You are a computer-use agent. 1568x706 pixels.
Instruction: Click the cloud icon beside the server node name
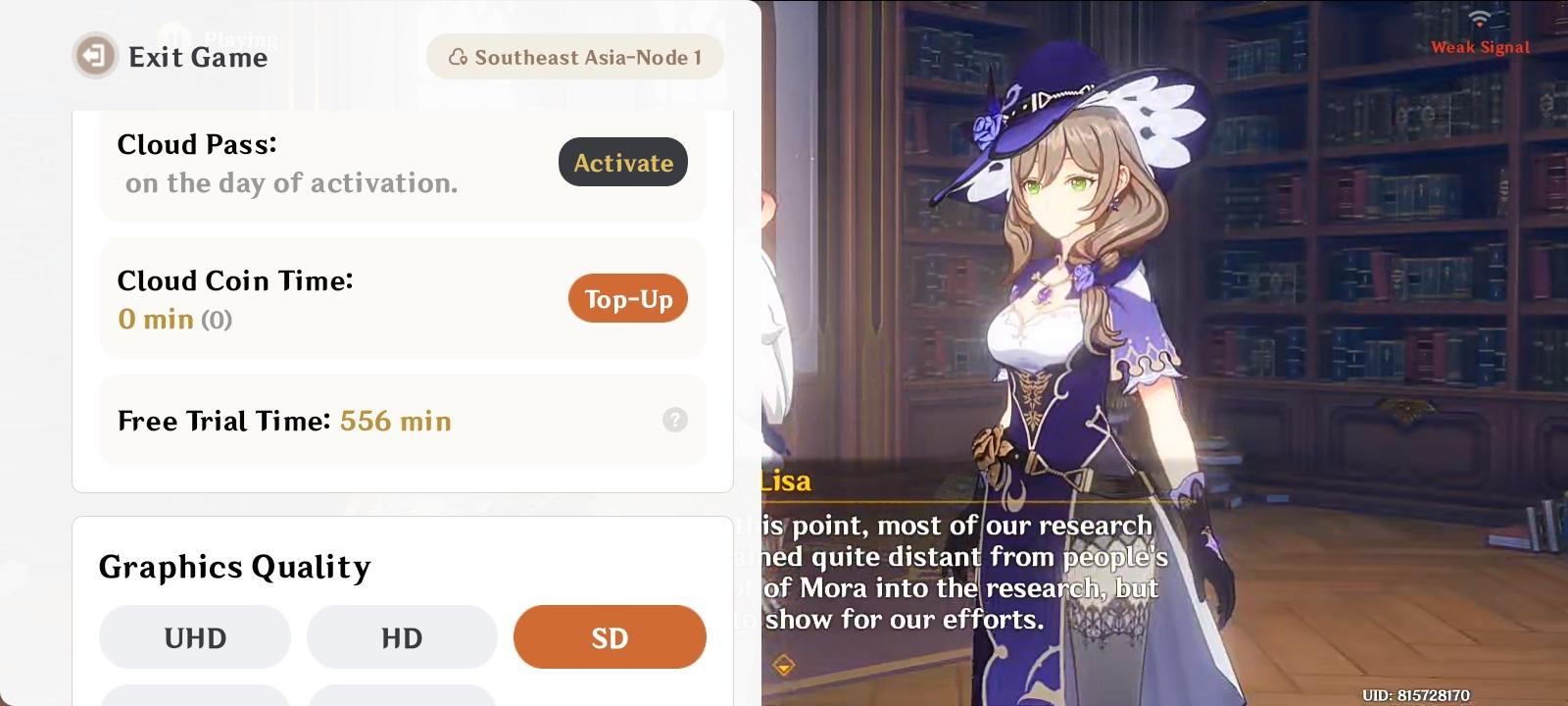457,57
